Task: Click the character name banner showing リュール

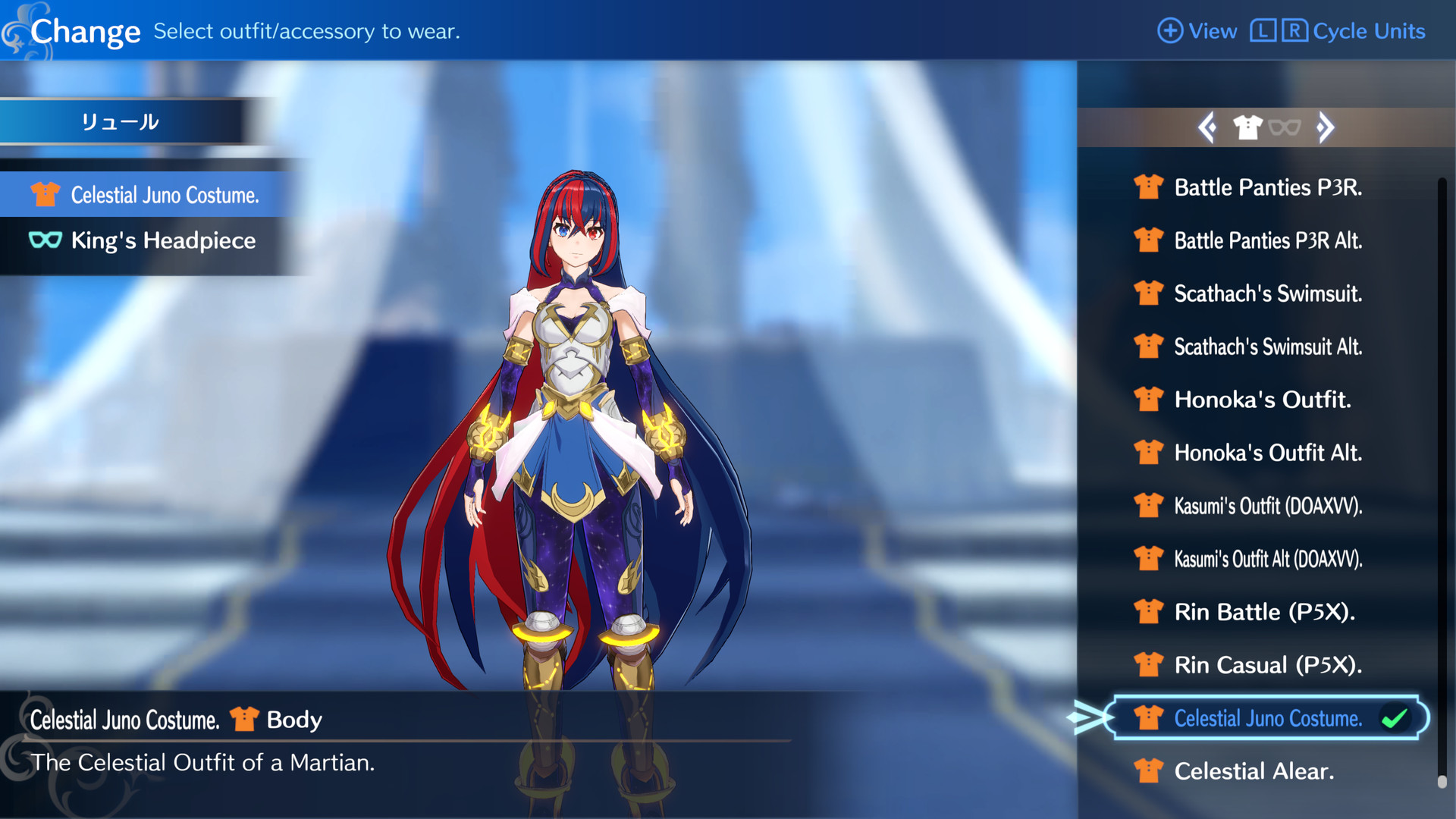Action: [x=121, y=120]
